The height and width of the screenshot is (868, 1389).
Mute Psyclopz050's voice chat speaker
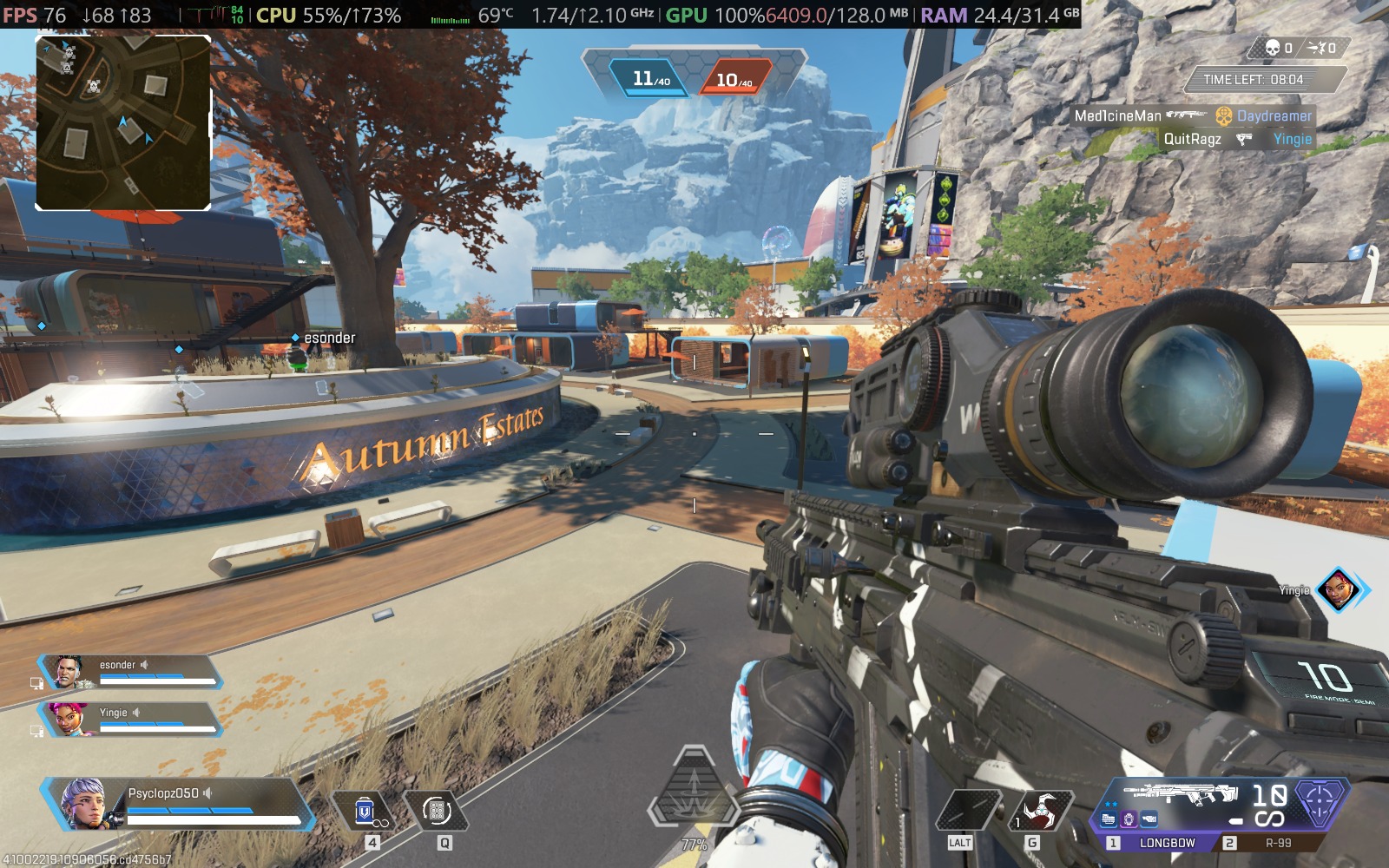click(207, 793)
